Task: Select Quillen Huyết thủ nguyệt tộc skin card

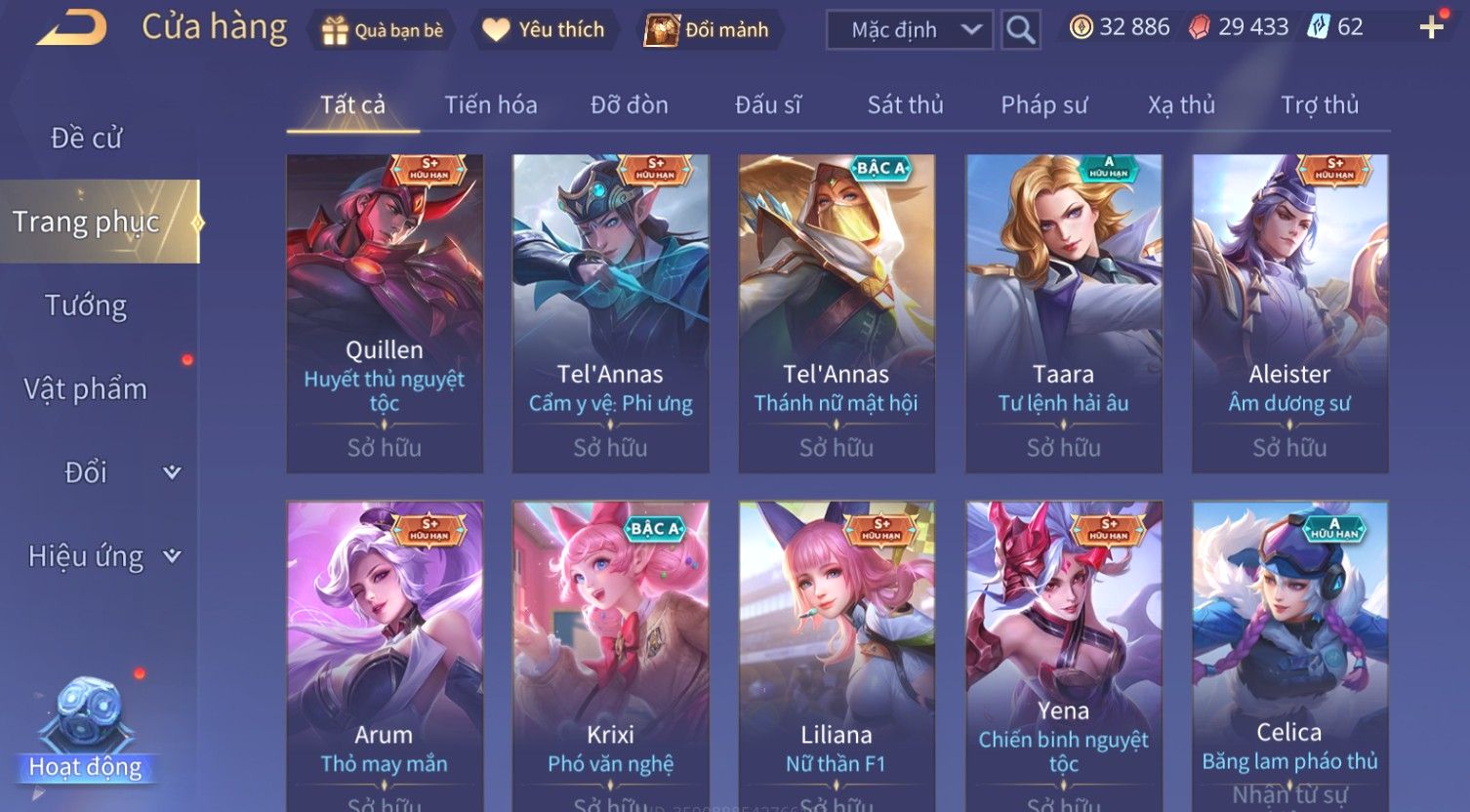Action: pyautogui.click(x=385, y=313)
